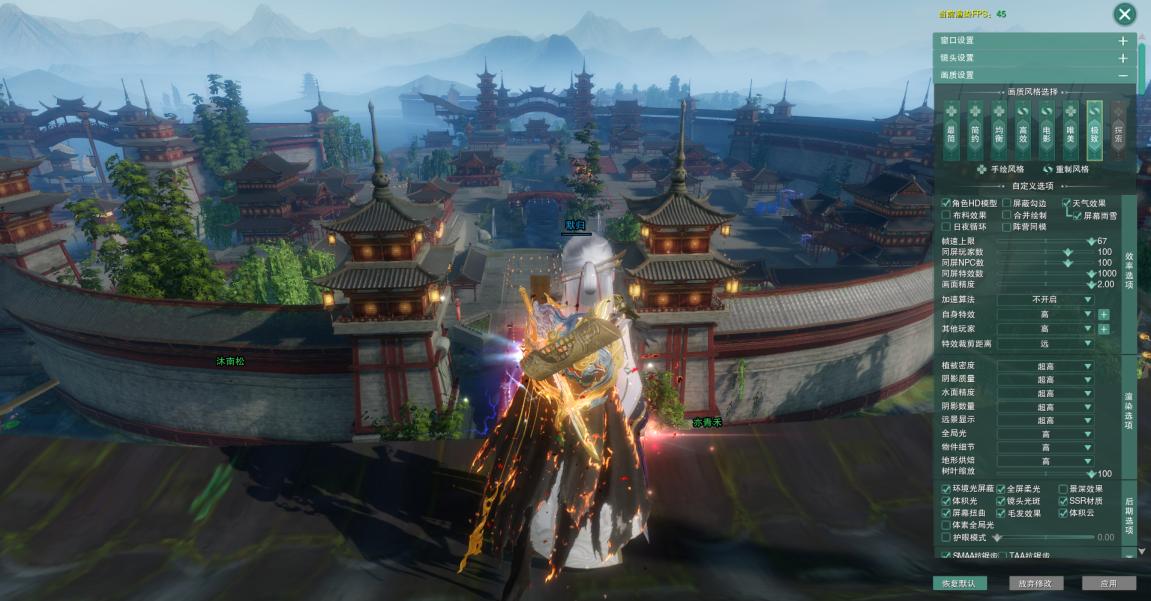Image resolution: width=1151 pixels, height=601 pixels.
Task: Turn on 护眼模式 checkbox
Action: 946,537
